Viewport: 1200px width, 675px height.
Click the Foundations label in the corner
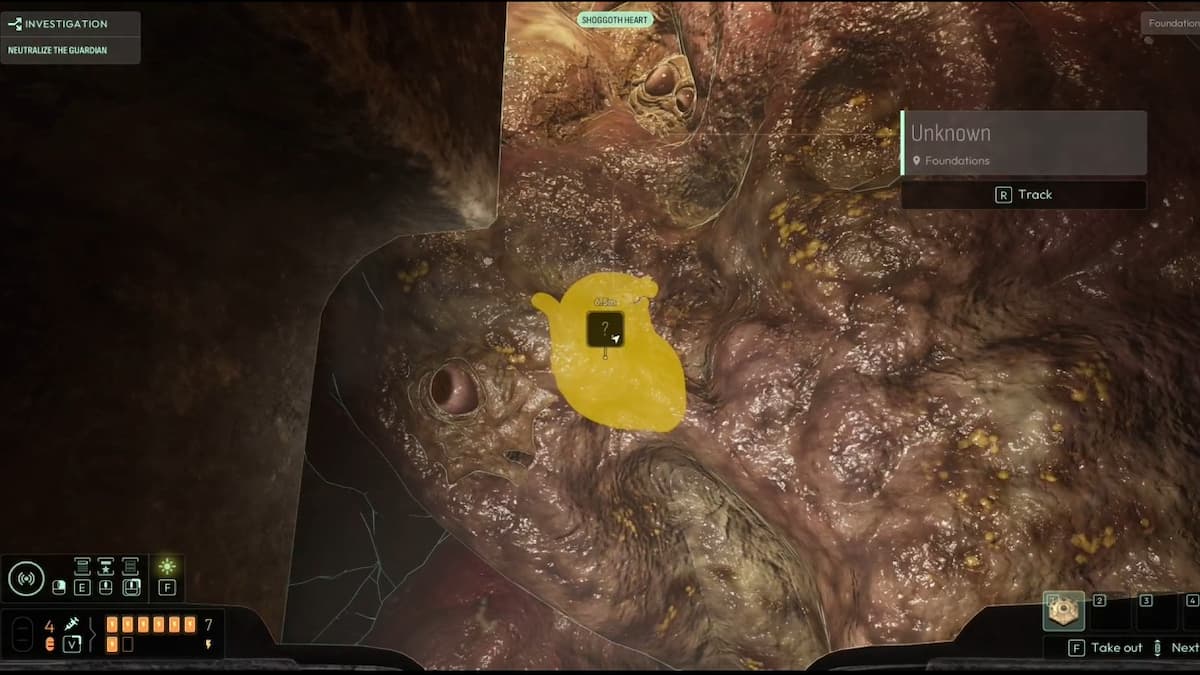[x=1172, y=23]
